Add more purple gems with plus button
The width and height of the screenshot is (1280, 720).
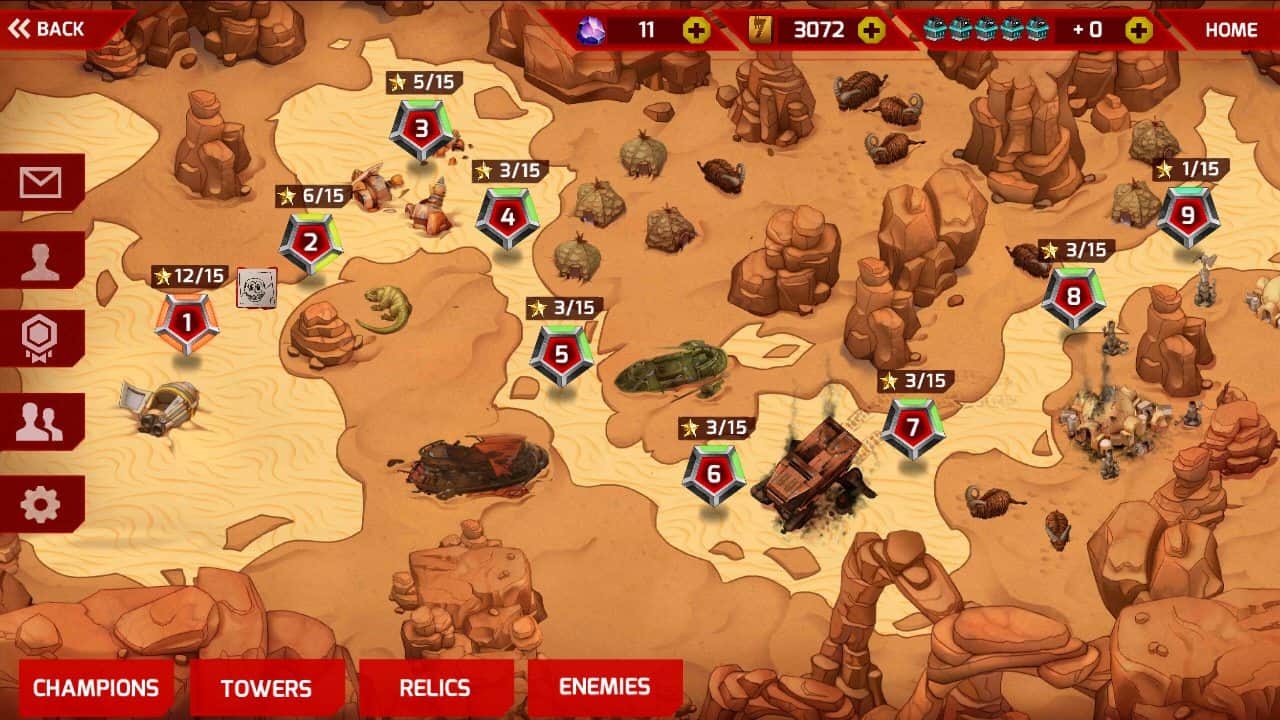696,30
